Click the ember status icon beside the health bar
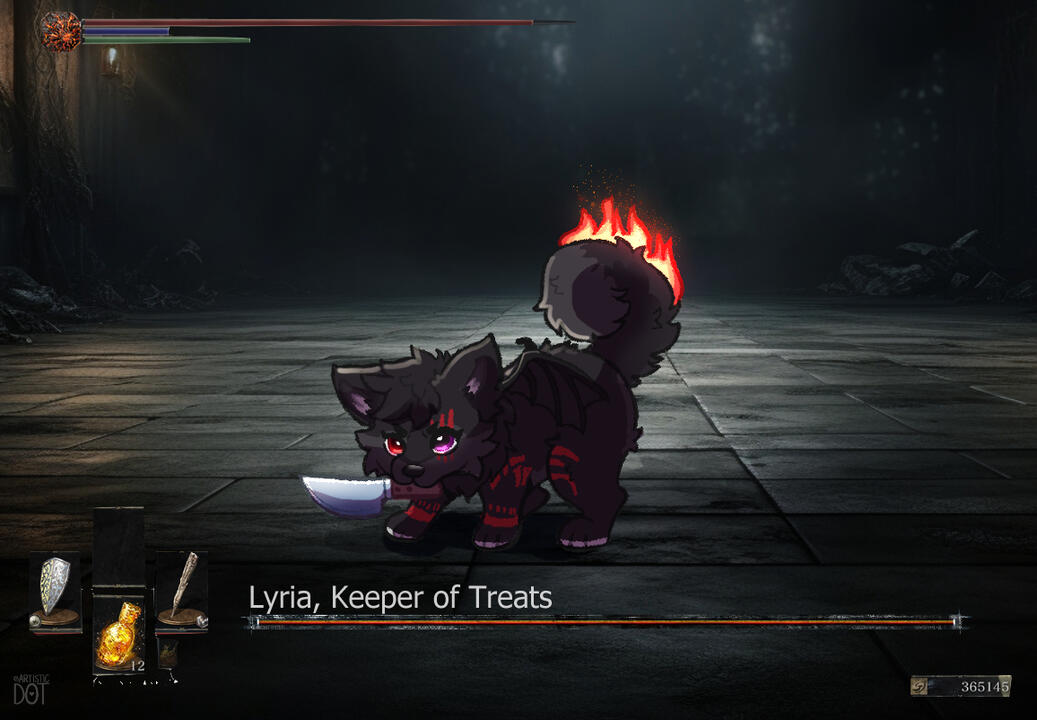The height and width of the screenshot is (720, 1037). coord(60,31)
